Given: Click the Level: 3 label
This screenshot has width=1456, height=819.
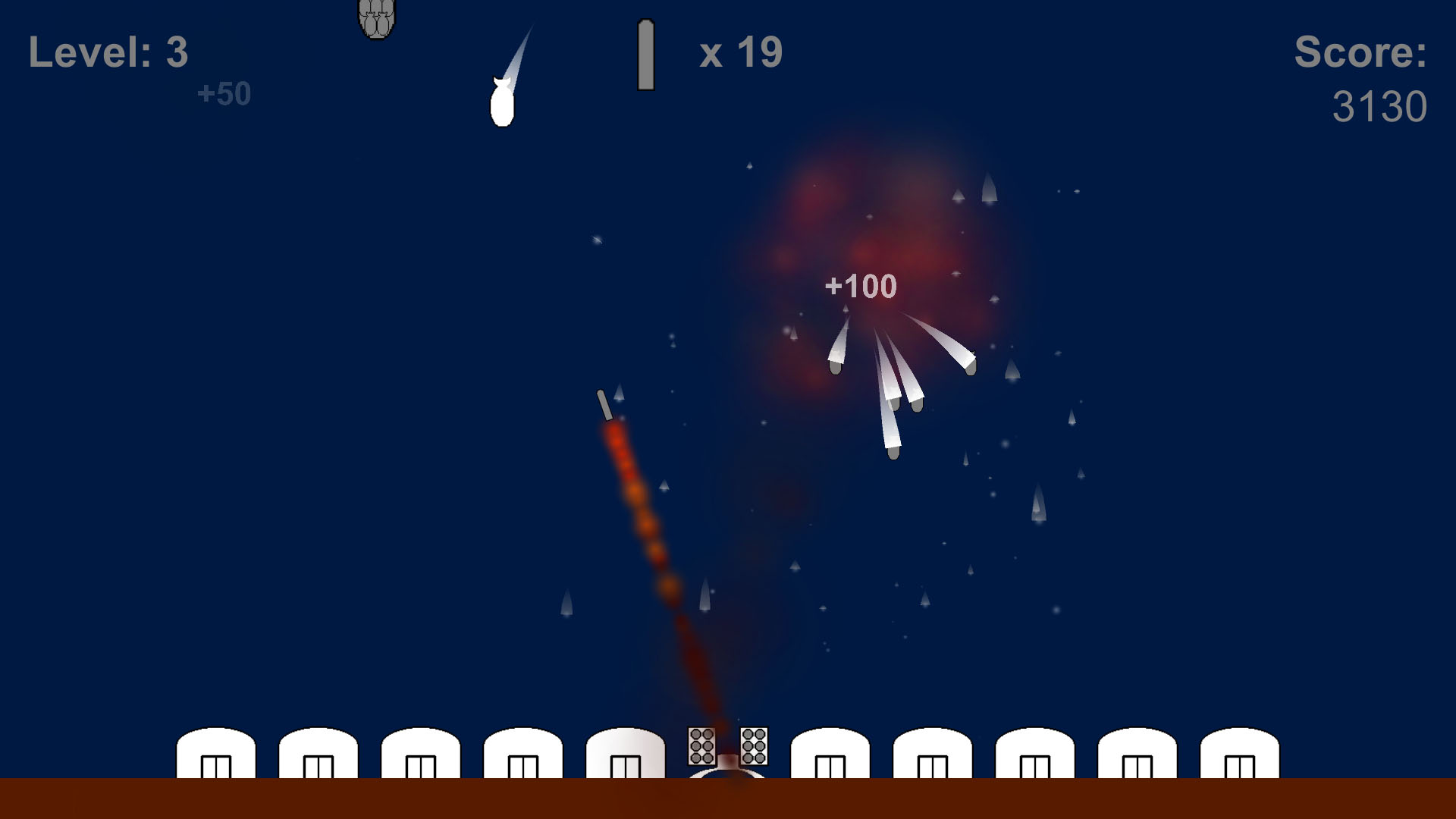Looking at the screenshot, I should [108, 53].
